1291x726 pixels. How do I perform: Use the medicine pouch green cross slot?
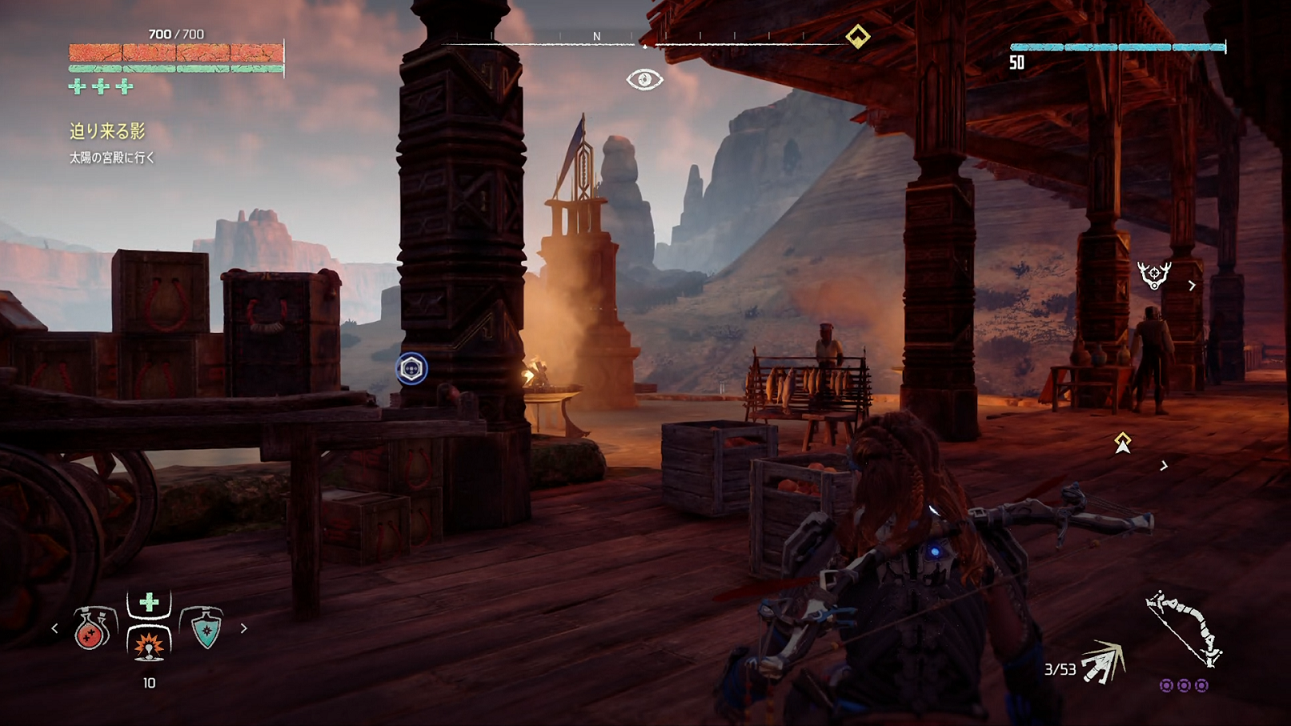click(149, 602)
